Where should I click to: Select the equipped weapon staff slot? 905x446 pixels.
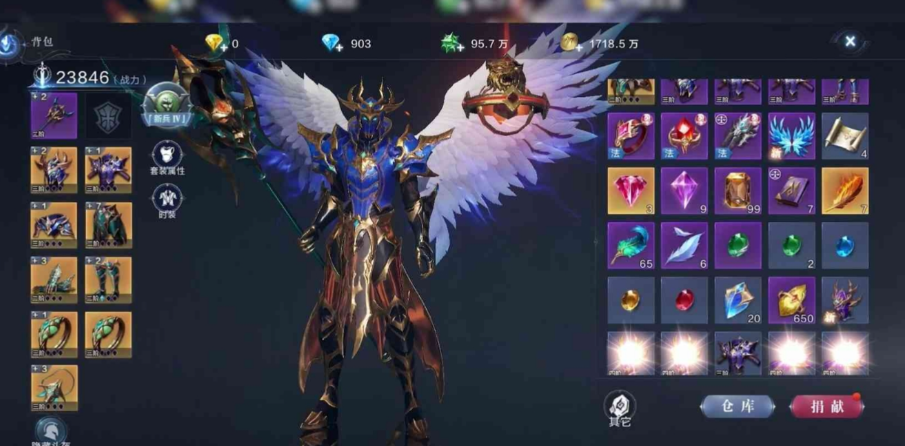[x=54, y=116]
